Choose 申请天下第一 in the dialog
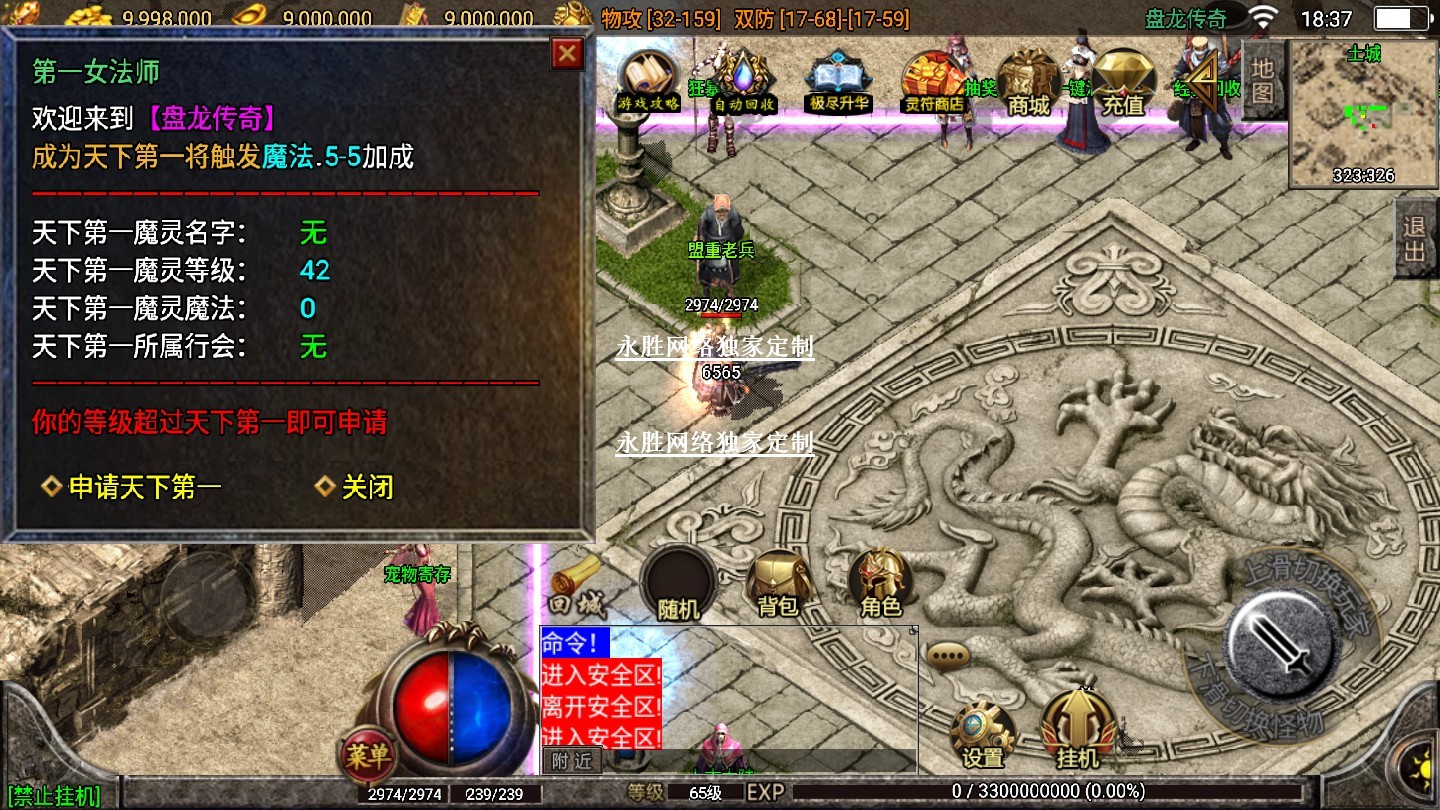 [x=144, y=487]
